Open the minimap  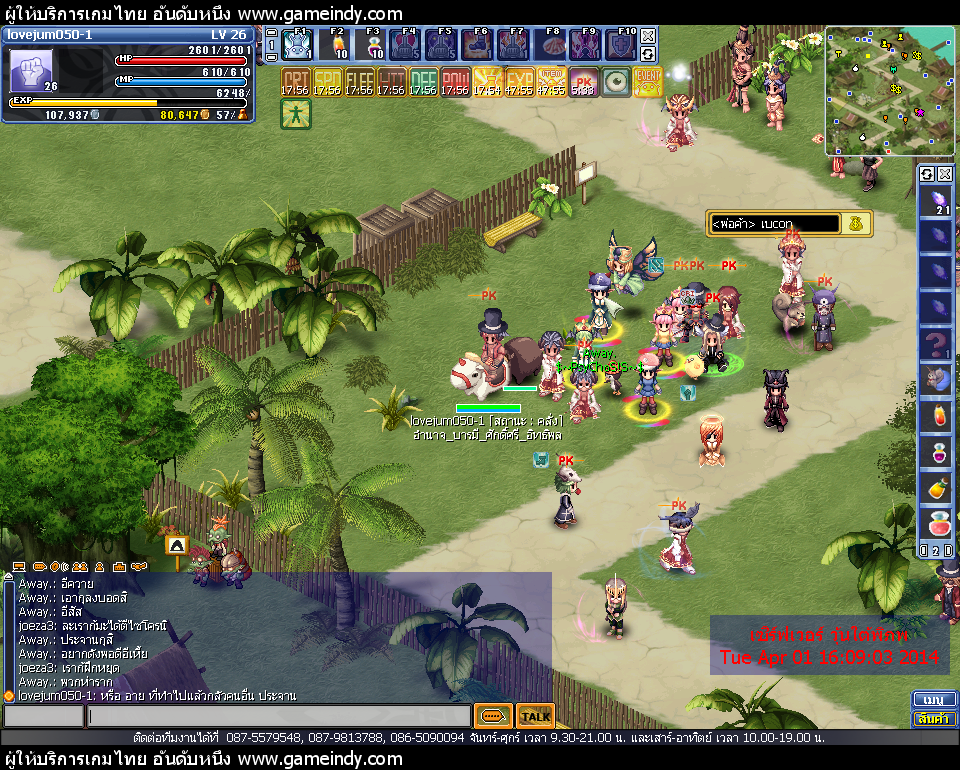click(889, 91)
